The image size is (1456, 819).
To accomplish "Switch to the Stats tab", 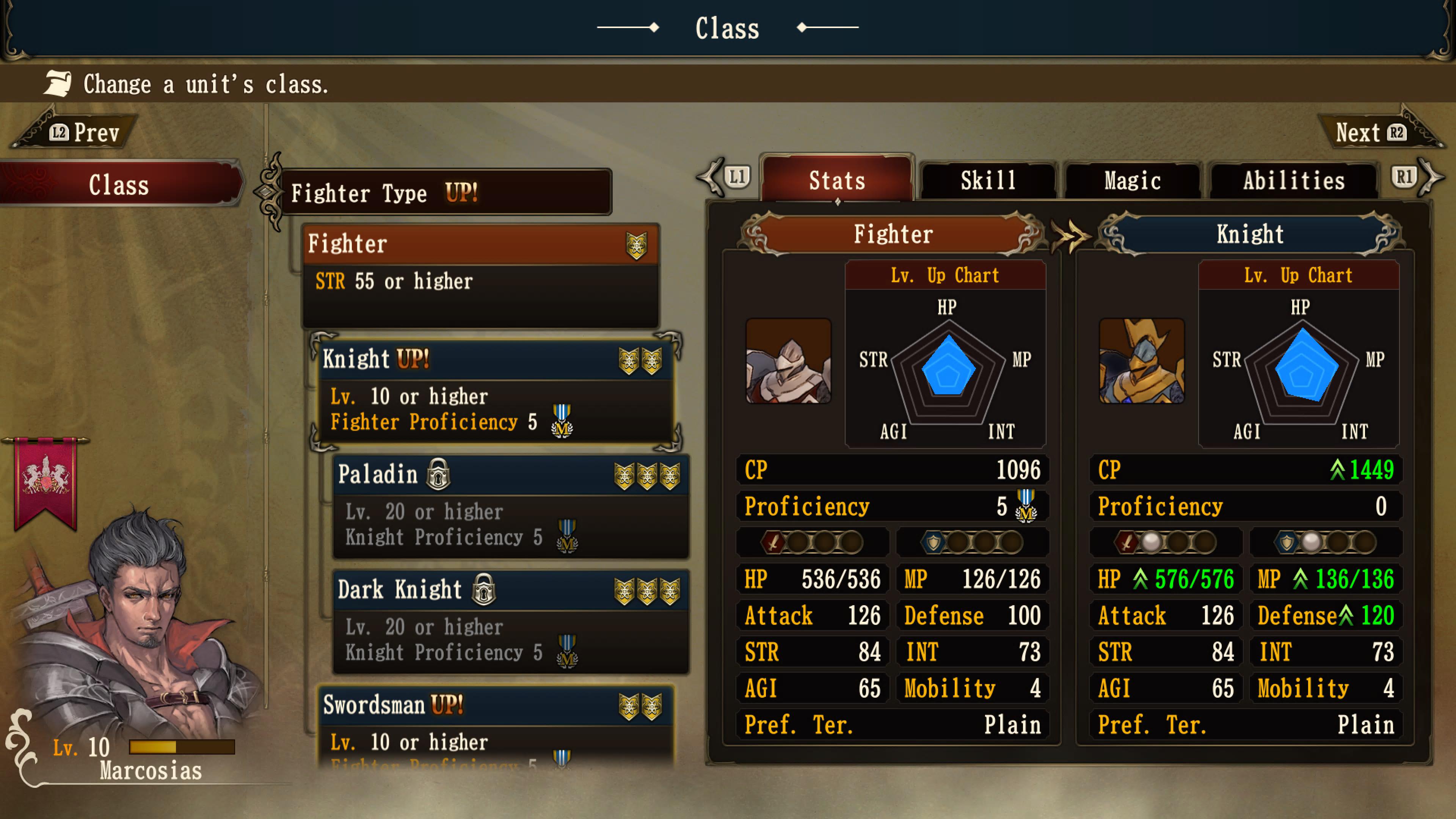I will pyautogui.click(x=836, y=180).
